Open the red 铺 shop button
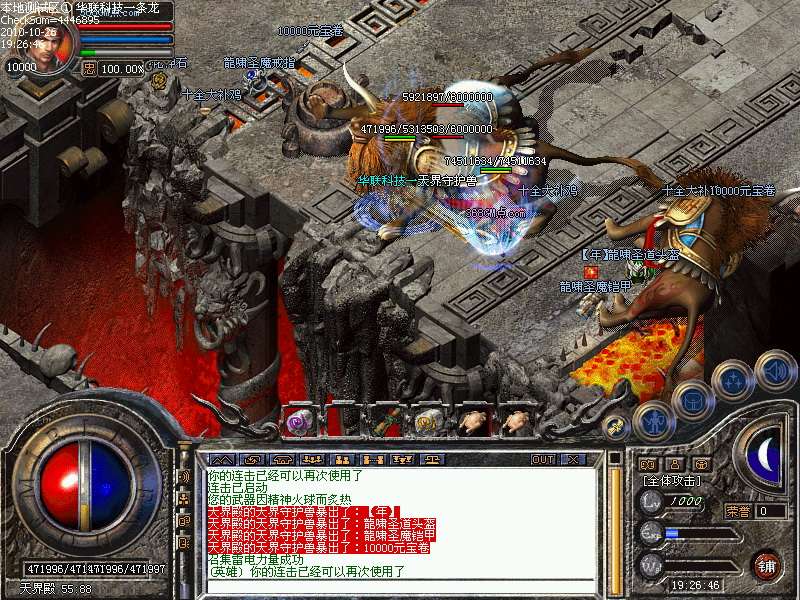Screen dimensions: 800x600 [767, 563]
